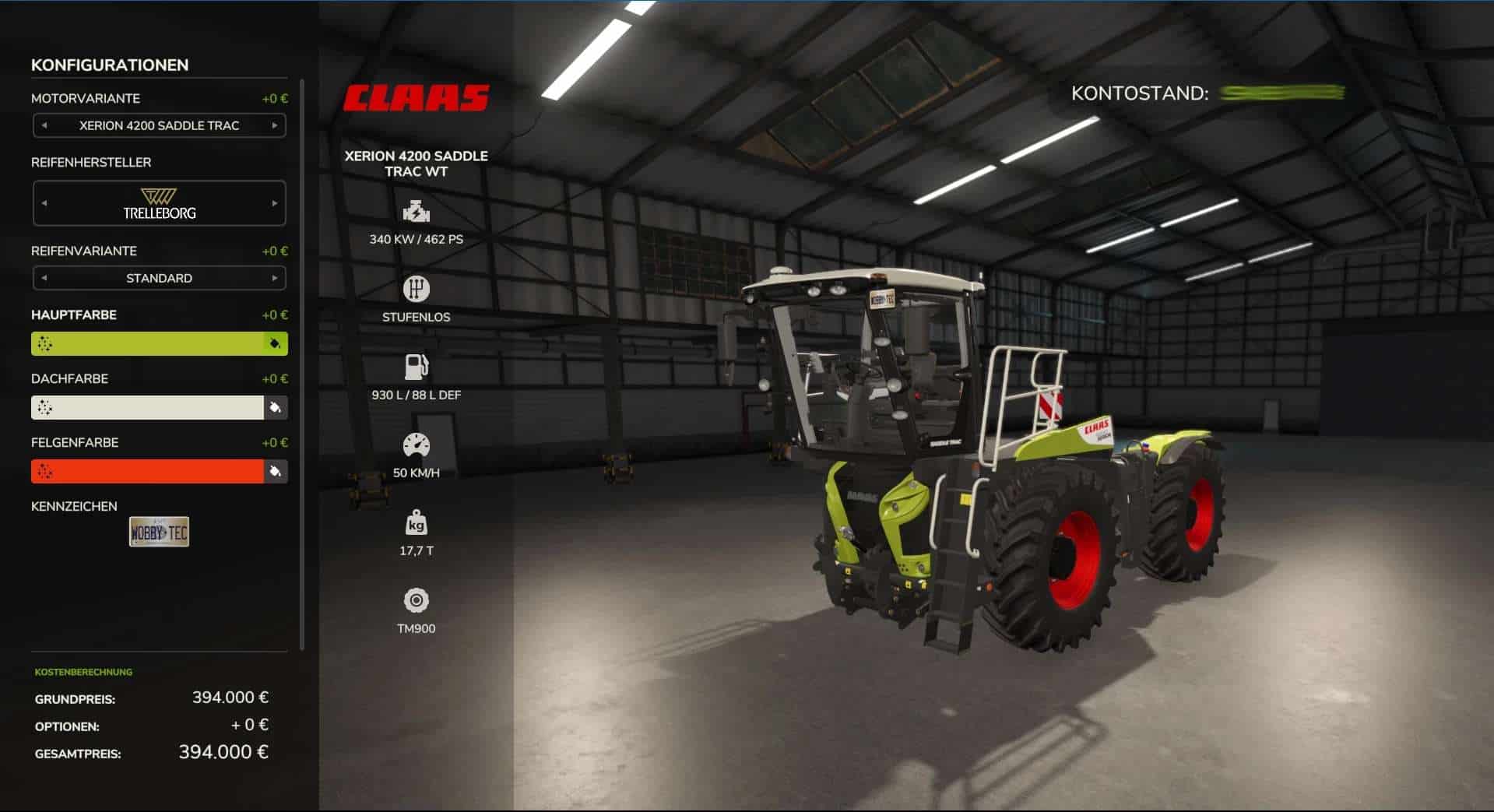Open the green Hauptfarbe color bar

pos(148,343)
